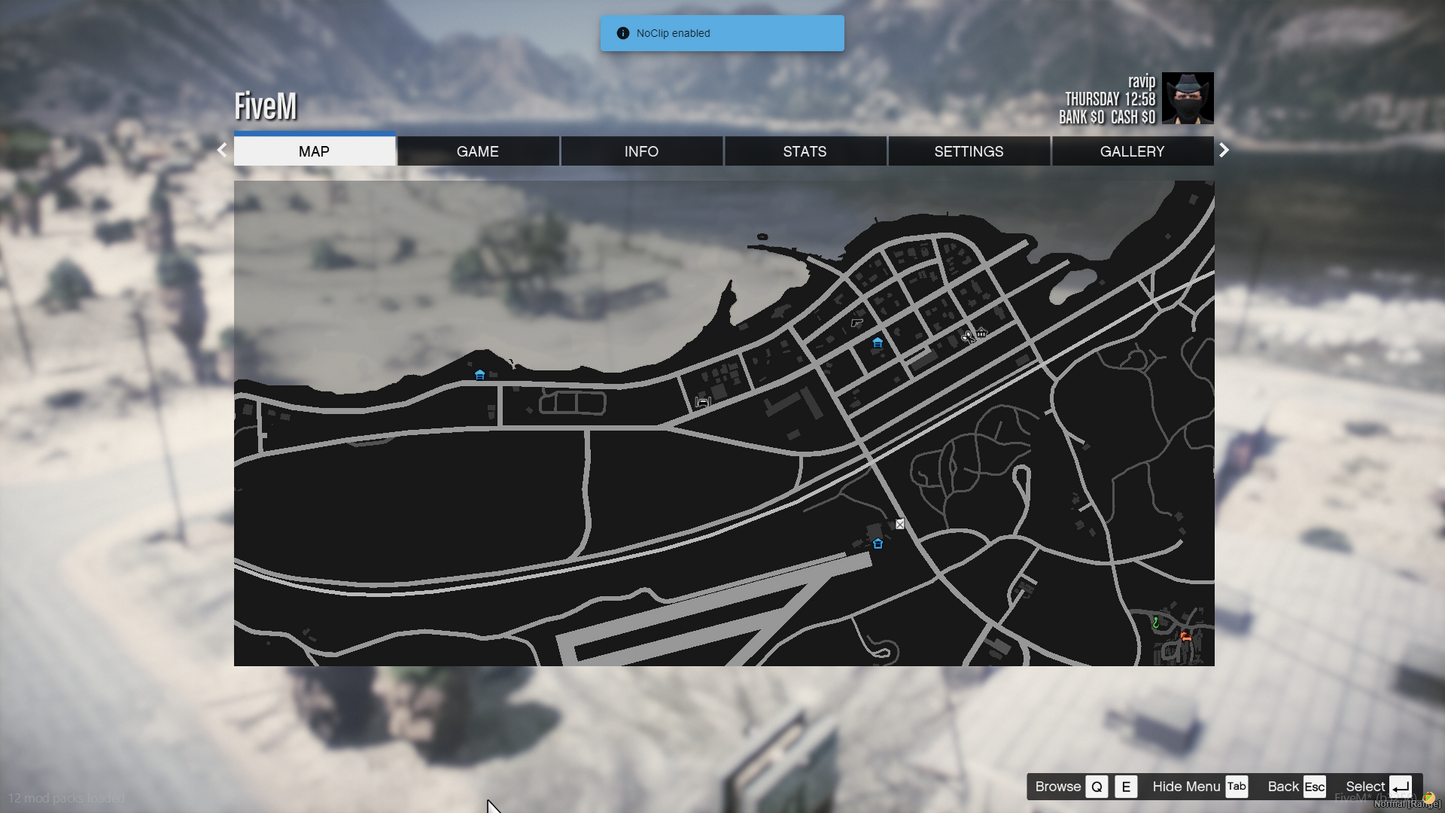Select the pistol gun shop map marker

click(857, 323)
